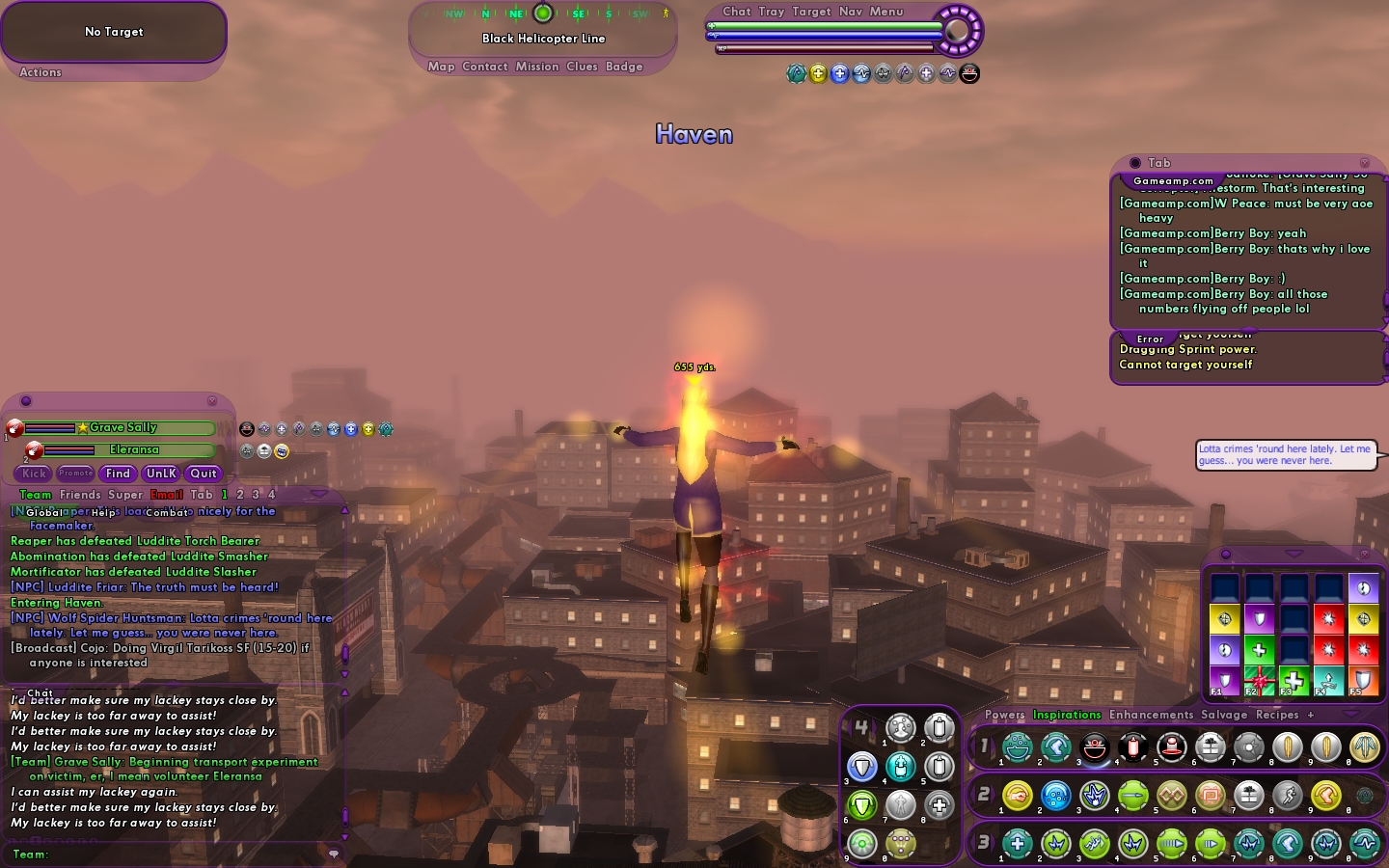Open the Inspirations tab
The height and width of the screenshot is (868, 1389).
pyautogui.click(x=1067, y=715)
